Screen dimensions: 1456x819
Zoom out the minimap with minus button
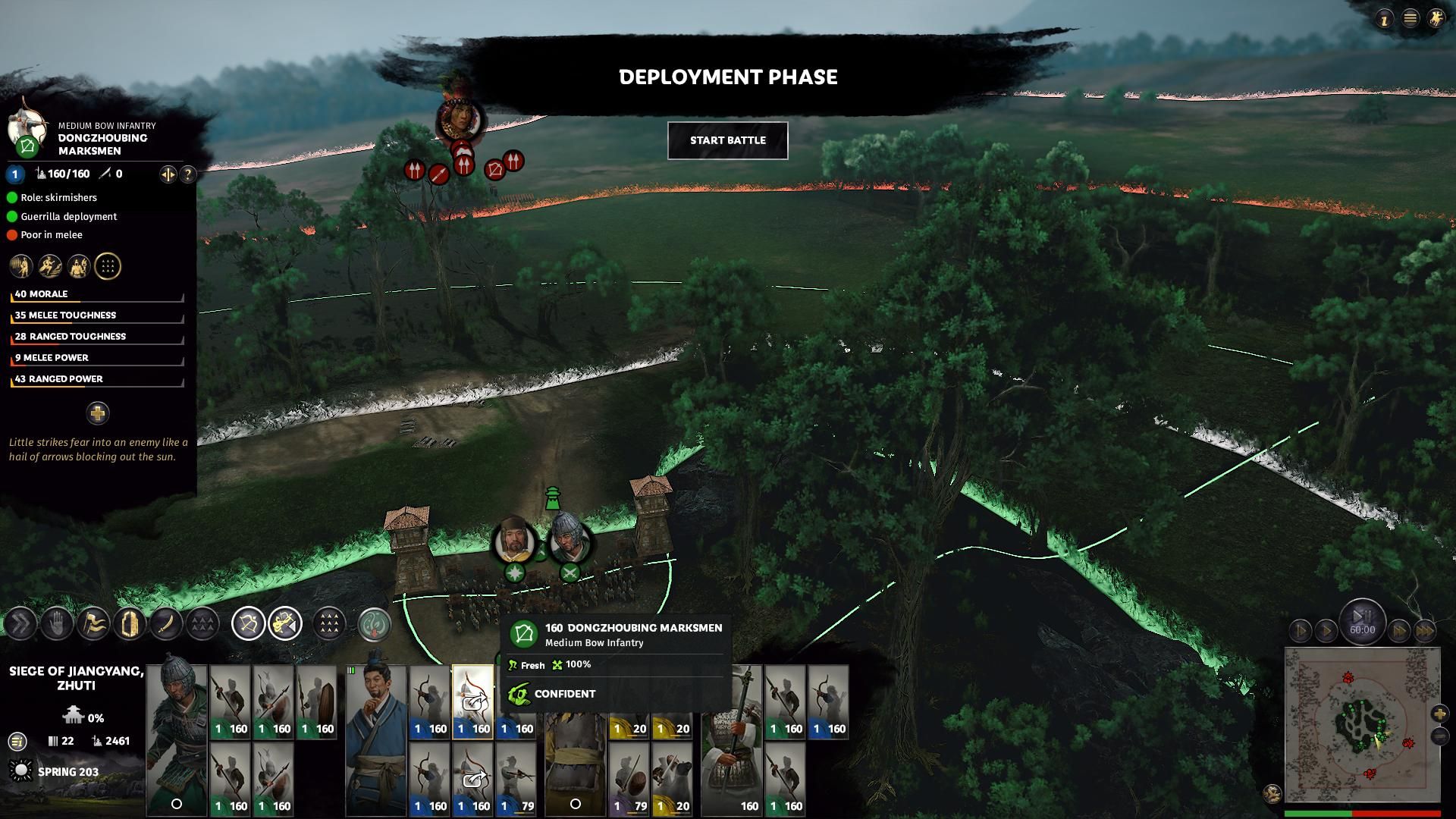click(x=1439, y=736)
